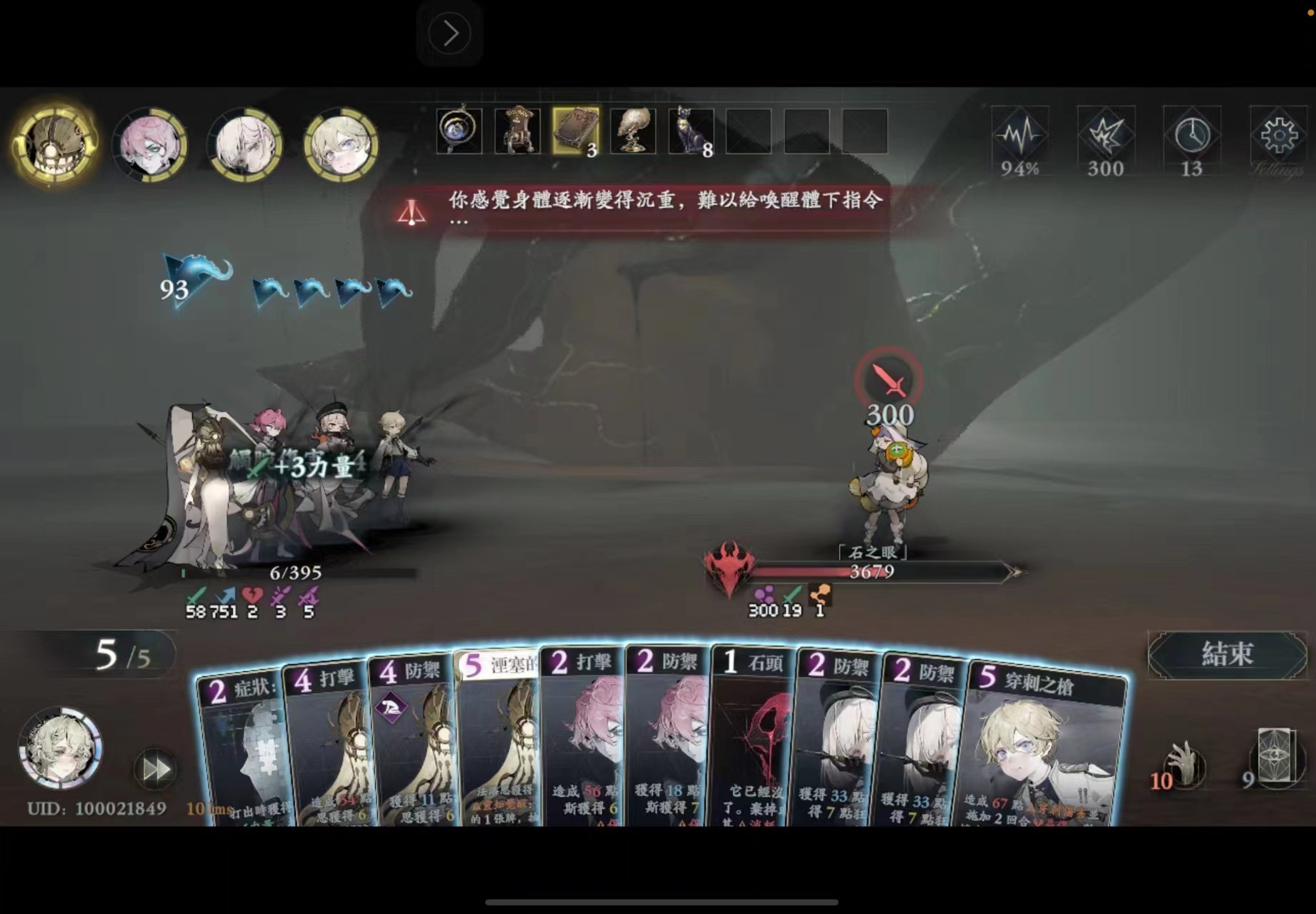Open the heartbeat icon showing 94%
This screenshot has width=1316, height=914.
[x=1020, y=134]
